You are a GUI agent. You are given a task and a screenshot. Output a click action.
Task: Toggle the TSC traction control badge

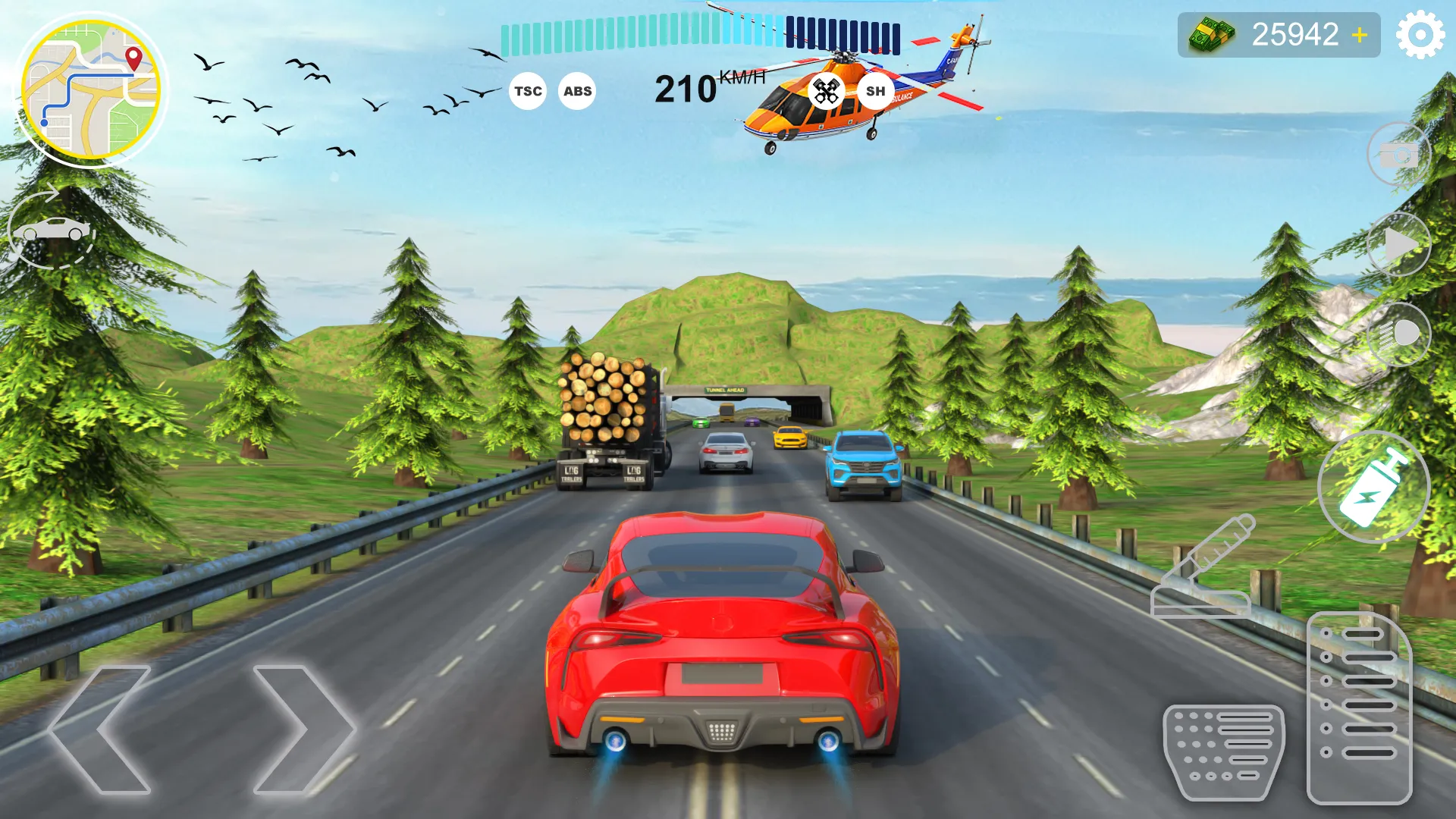(x=528, y=90)
